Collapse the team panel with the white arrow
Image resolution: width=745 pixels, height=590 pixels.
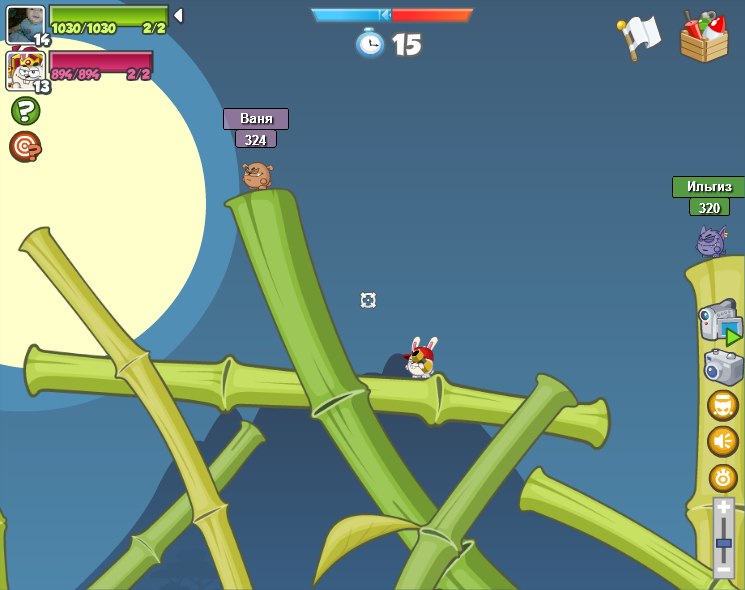178,16
